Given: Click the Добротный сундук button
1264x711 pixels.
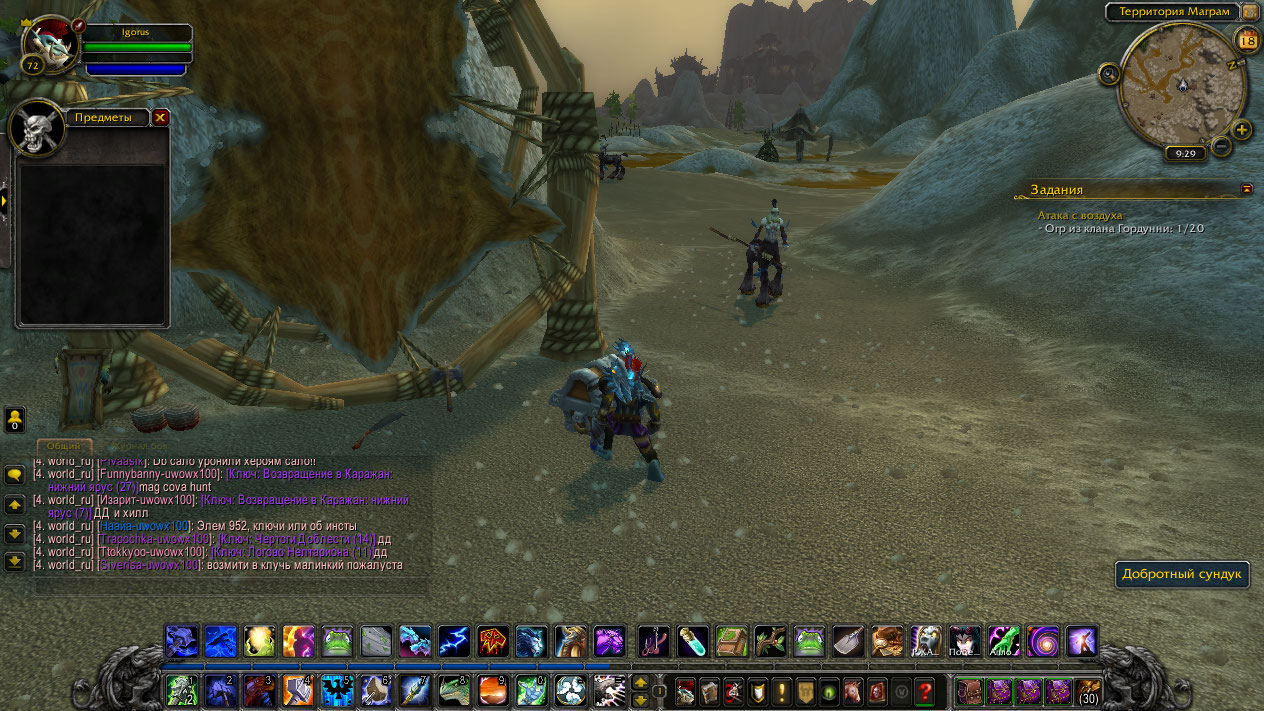Looking at the screenshot, I should point(1182,574).
